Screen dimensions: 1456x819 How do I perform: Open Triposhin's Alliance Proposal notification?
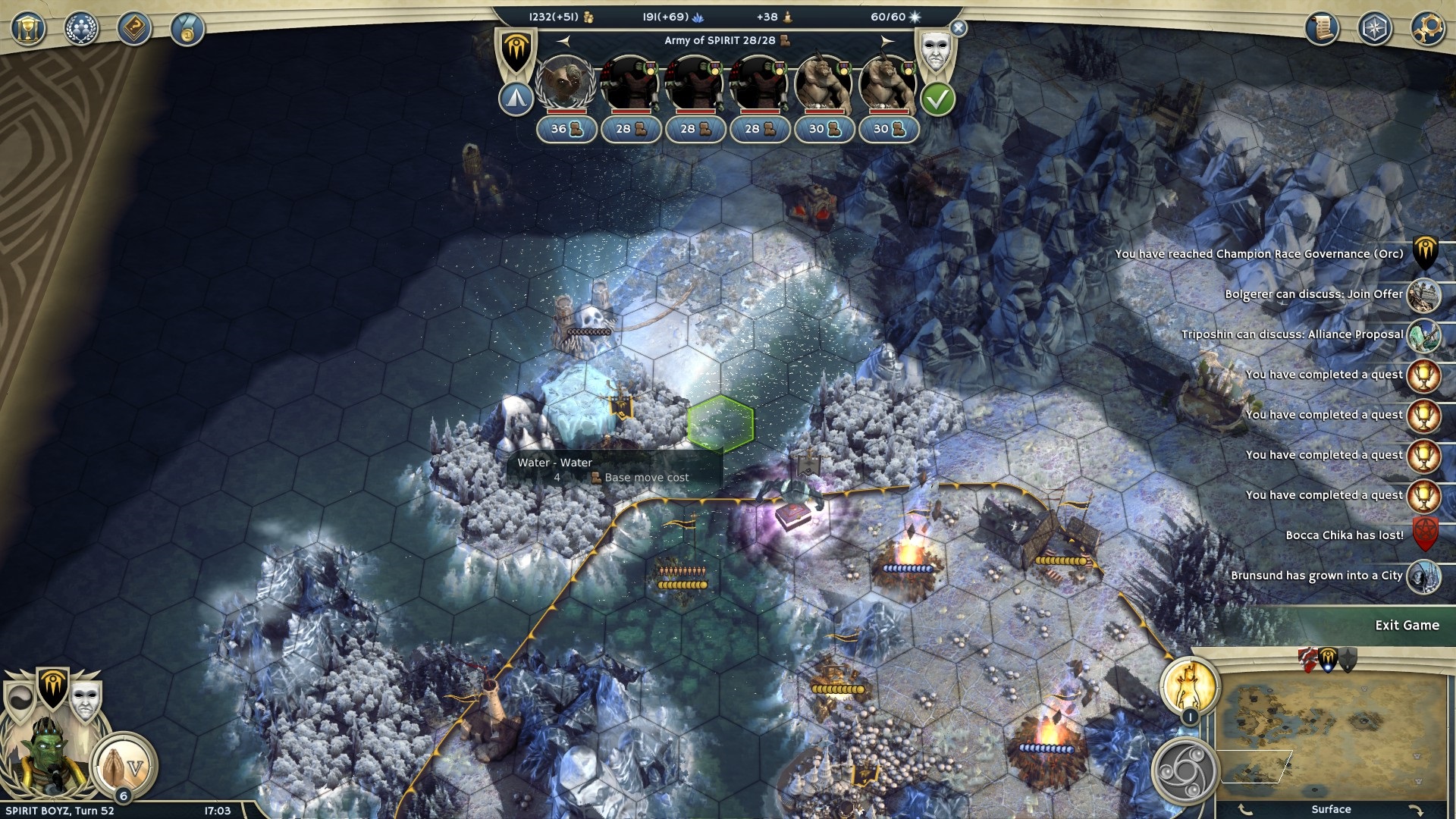tap(1423, 335)
